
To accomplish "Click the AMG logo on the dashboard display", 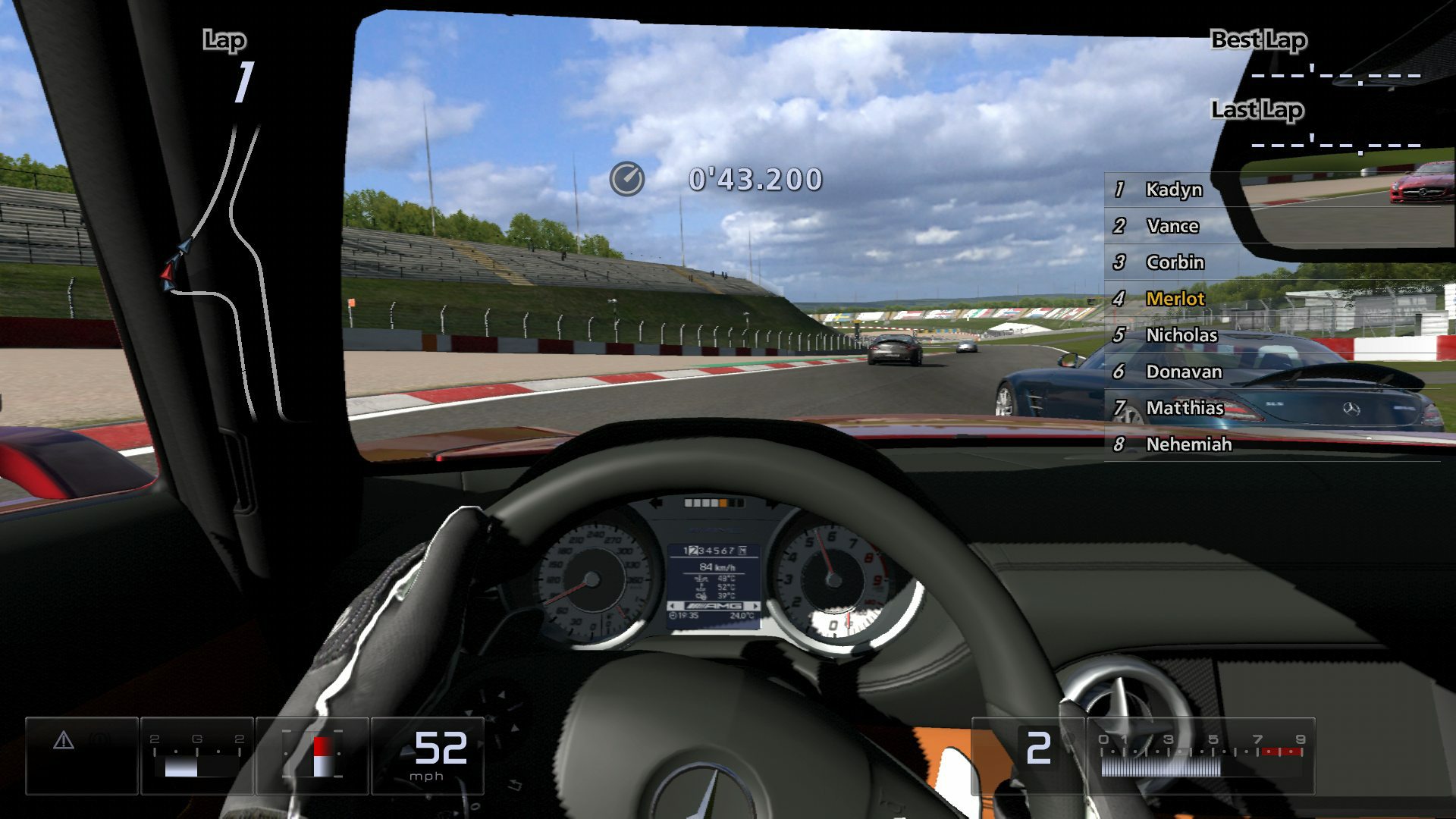I will click(714, 605).
